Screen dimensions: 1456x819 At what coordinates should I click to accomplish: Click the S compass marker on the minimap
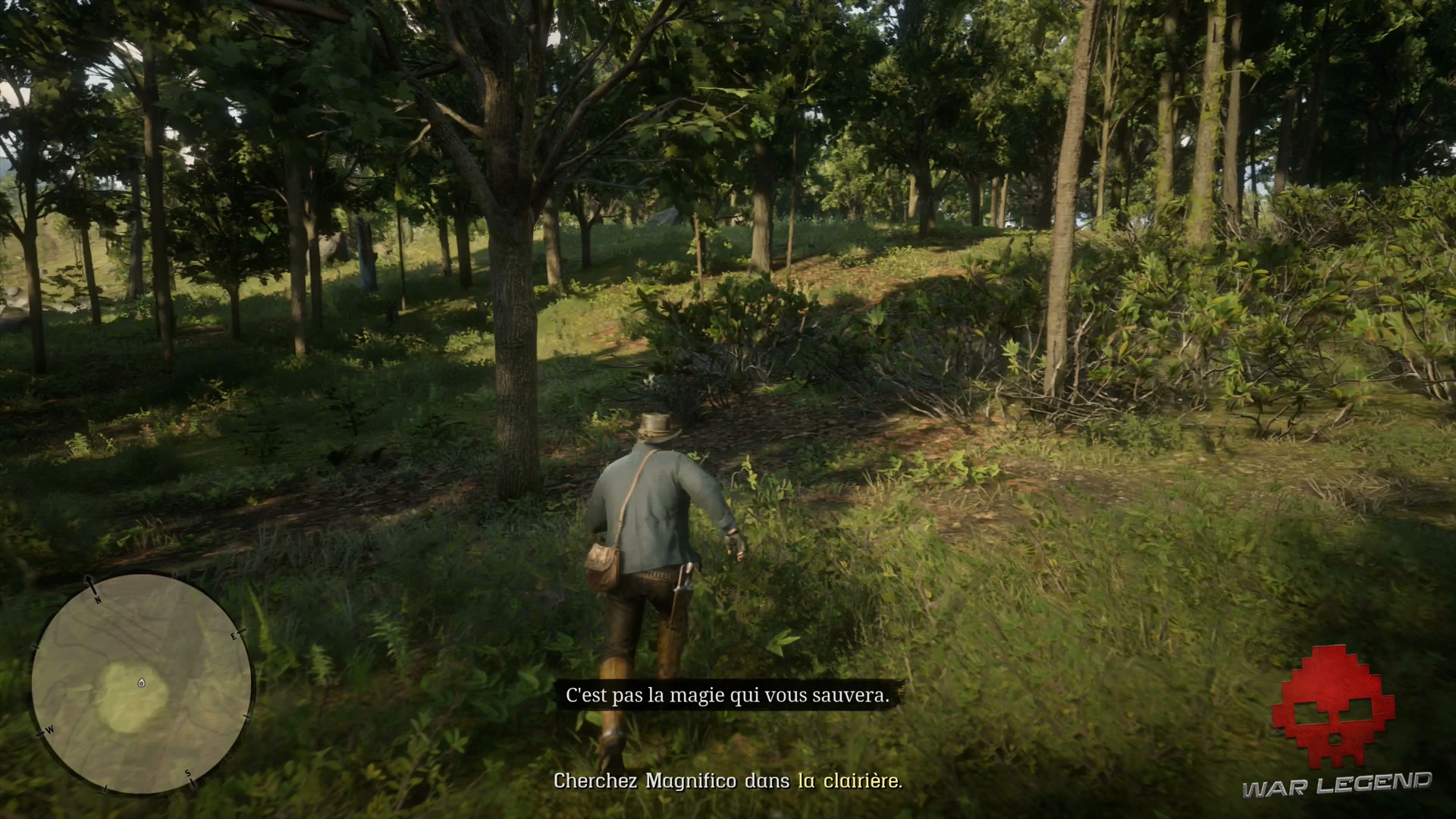187,774
